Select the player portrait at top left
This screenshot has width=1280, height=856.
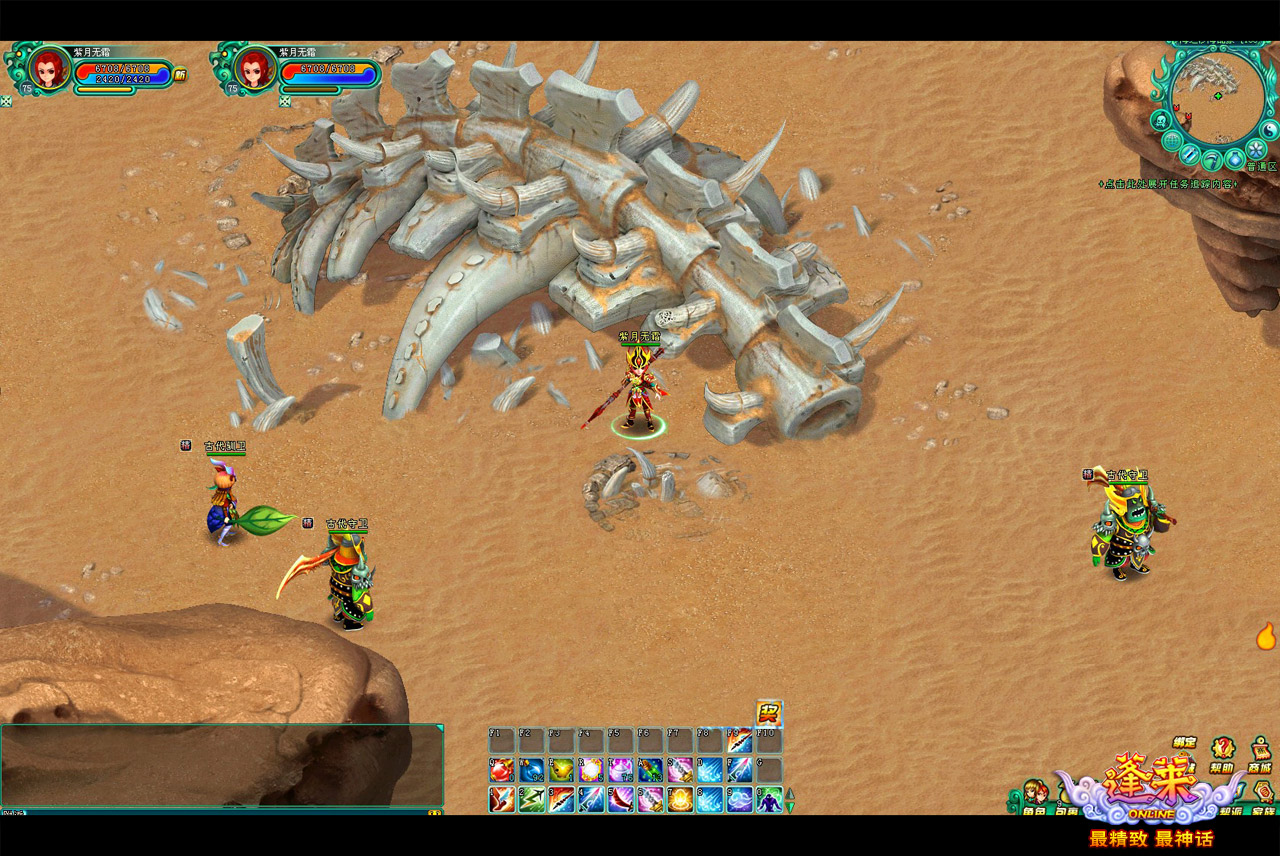coord(47,68)
